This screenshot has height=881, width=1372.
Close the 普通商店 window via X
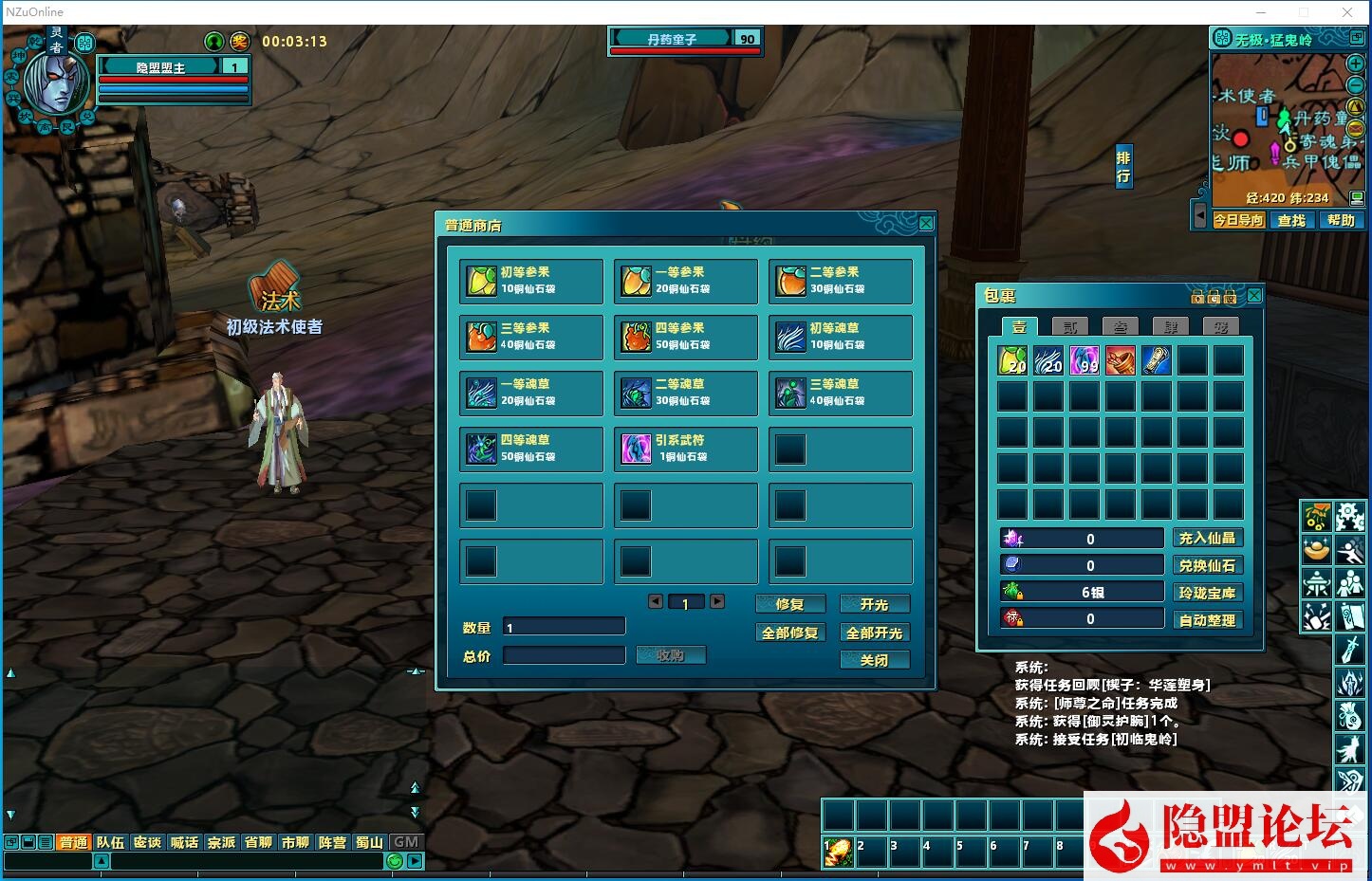926,224
